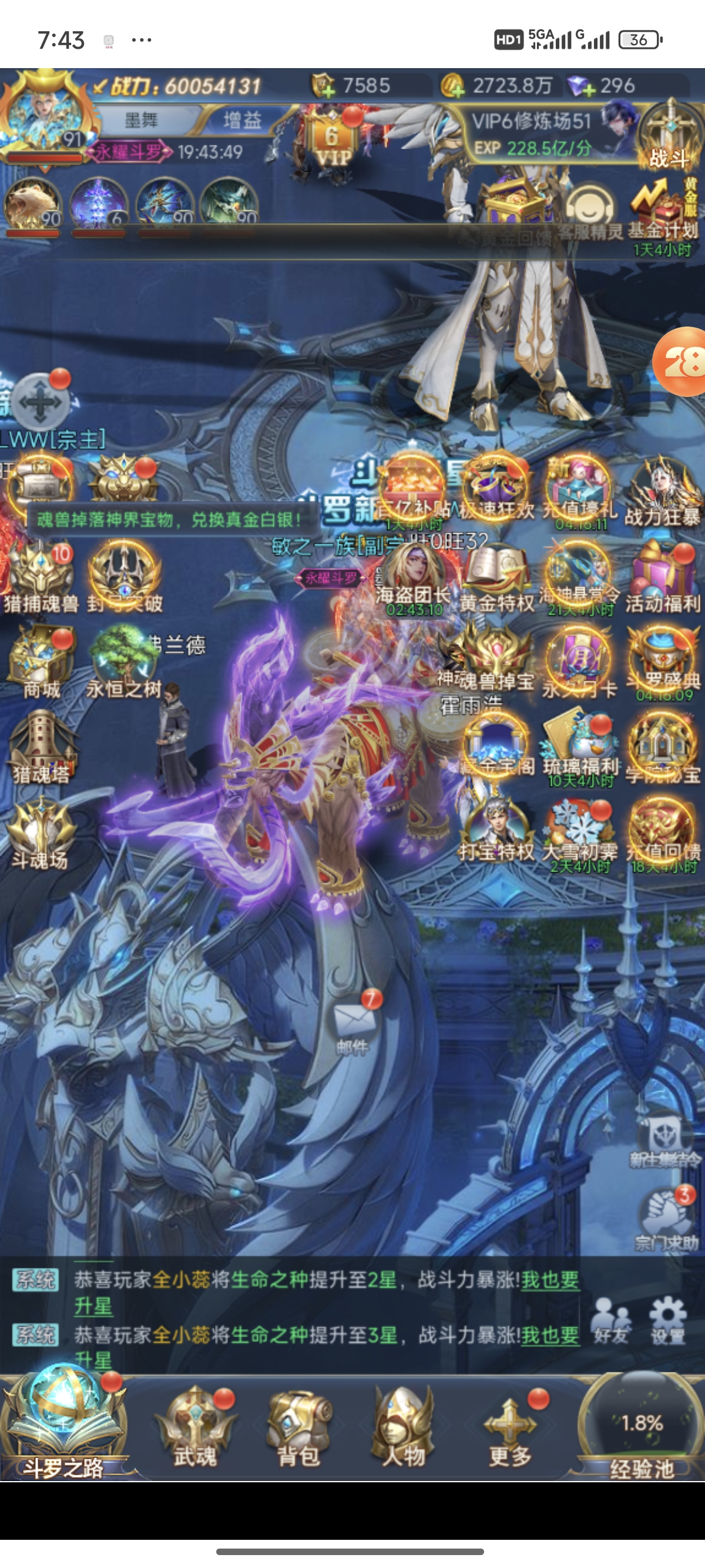The image size is (705, 1568).
Task: Open 活动福利 gift box icon
Action: click(x=663, y=577)
